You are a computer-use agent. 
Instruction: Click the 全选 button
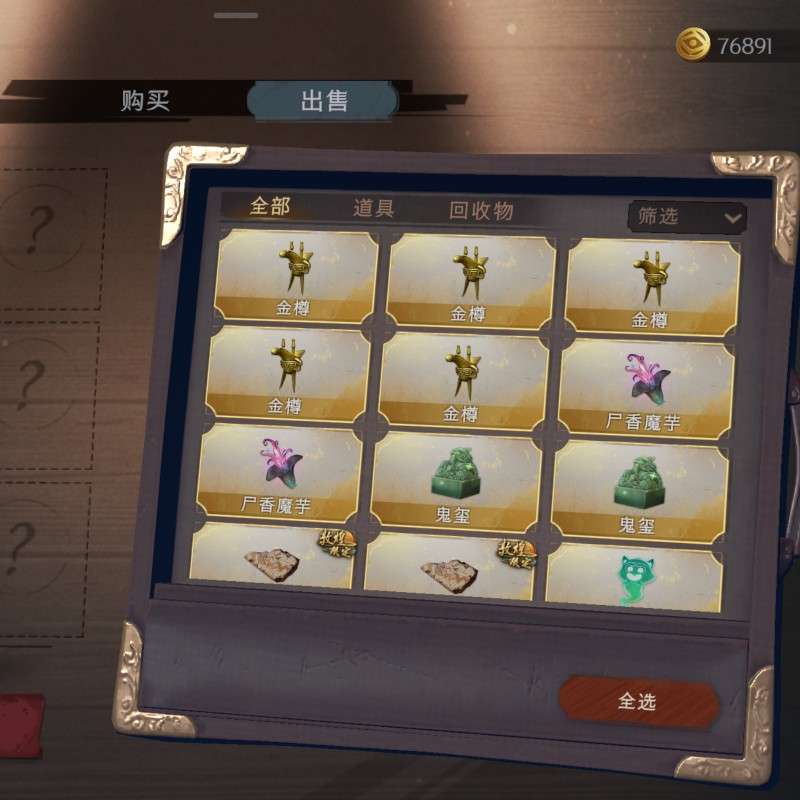(638, 702)
